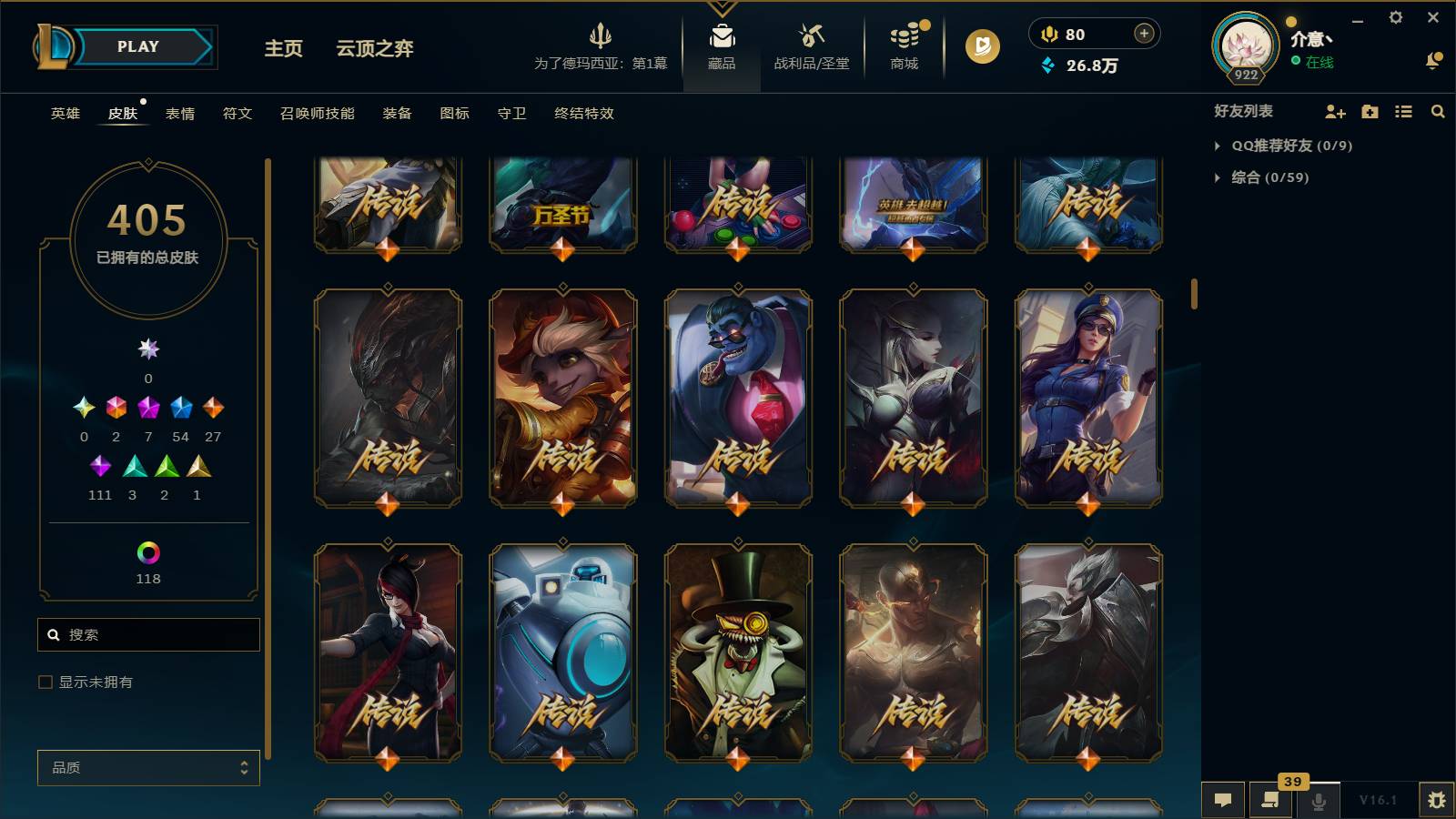Open the 守卫 wards tab

point(511,114)
